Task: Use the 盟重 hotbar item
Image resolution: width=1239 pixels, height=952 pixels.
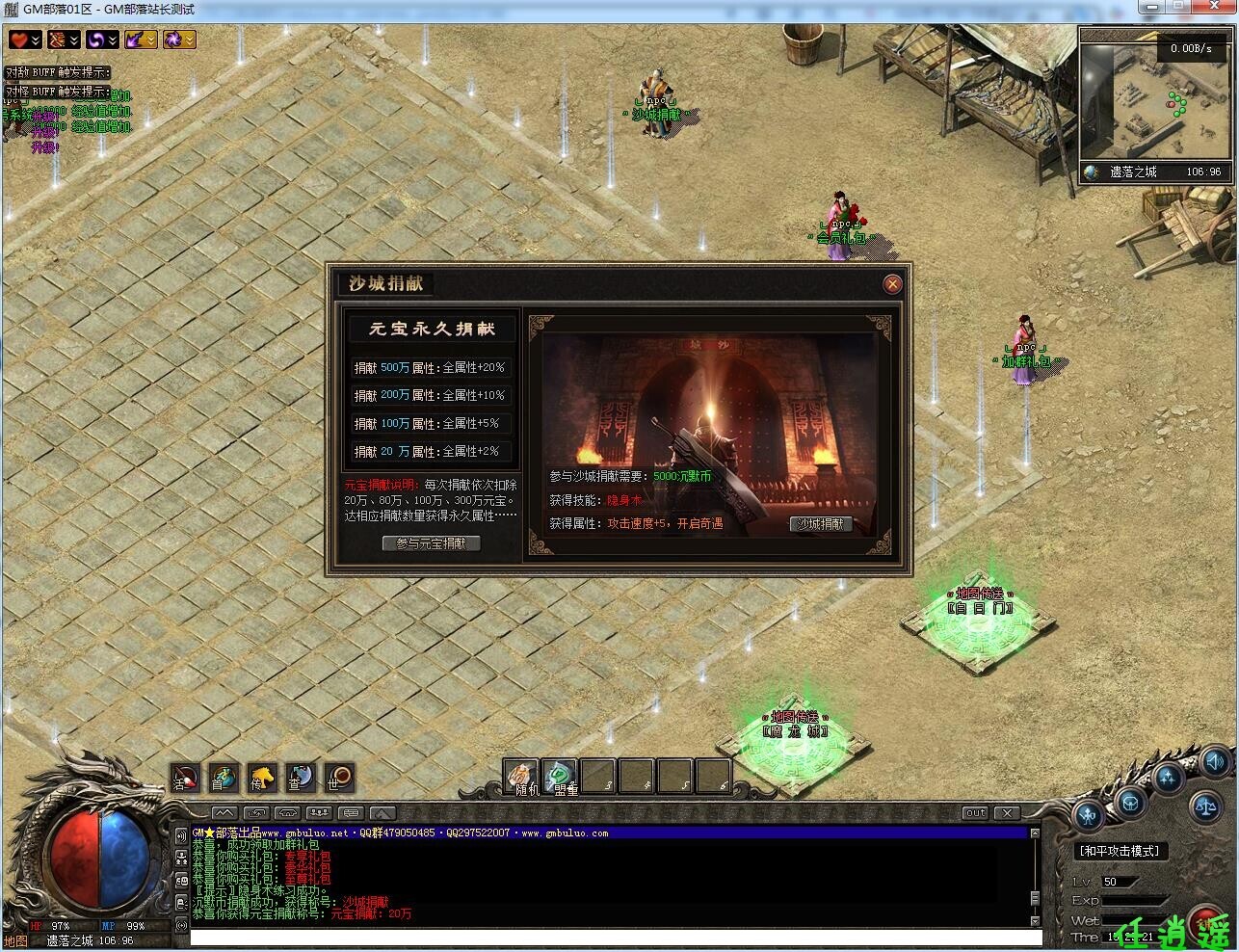Action: pos(560,777)
